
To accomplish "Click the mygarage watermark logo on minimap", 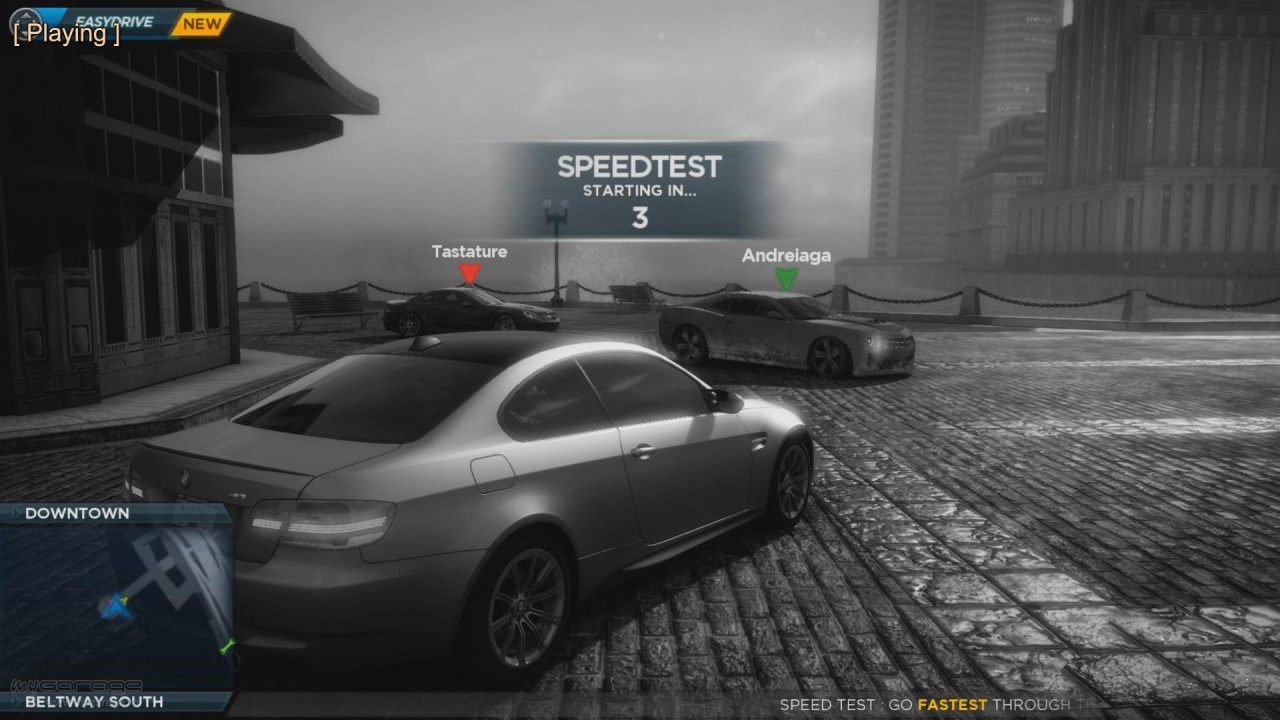I will tap(76, 685).
